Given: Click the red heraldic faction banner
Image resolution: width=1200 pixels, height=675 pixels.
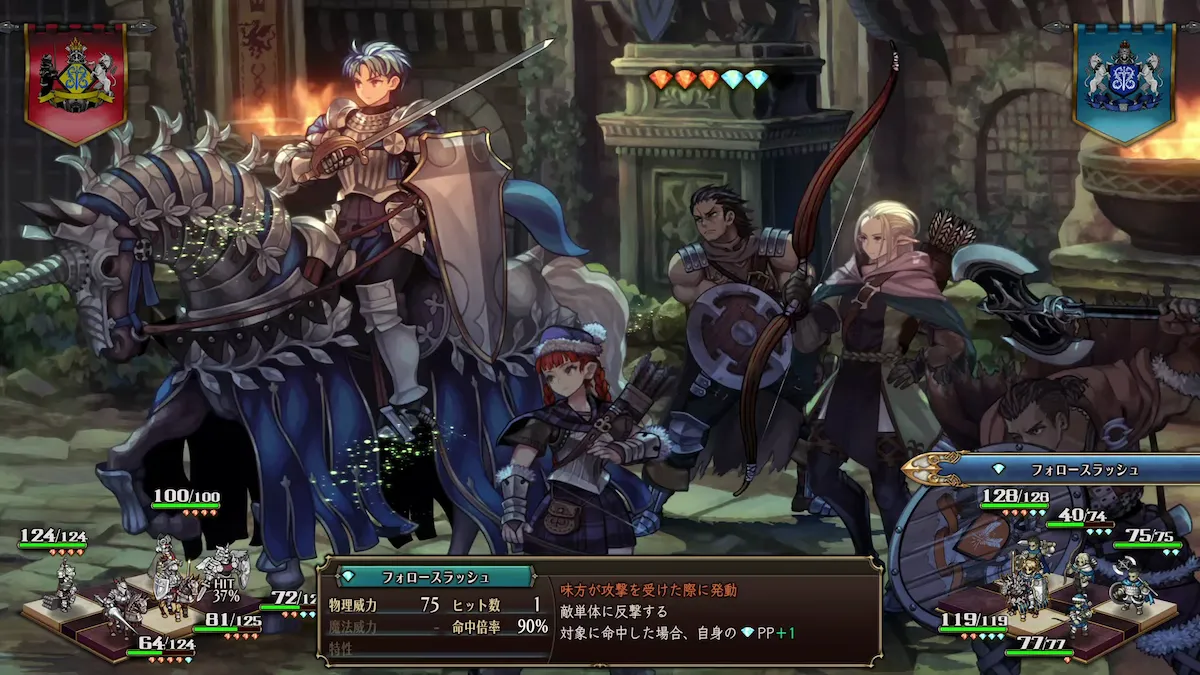Looking at the screenshot, I should click(76, 78).
